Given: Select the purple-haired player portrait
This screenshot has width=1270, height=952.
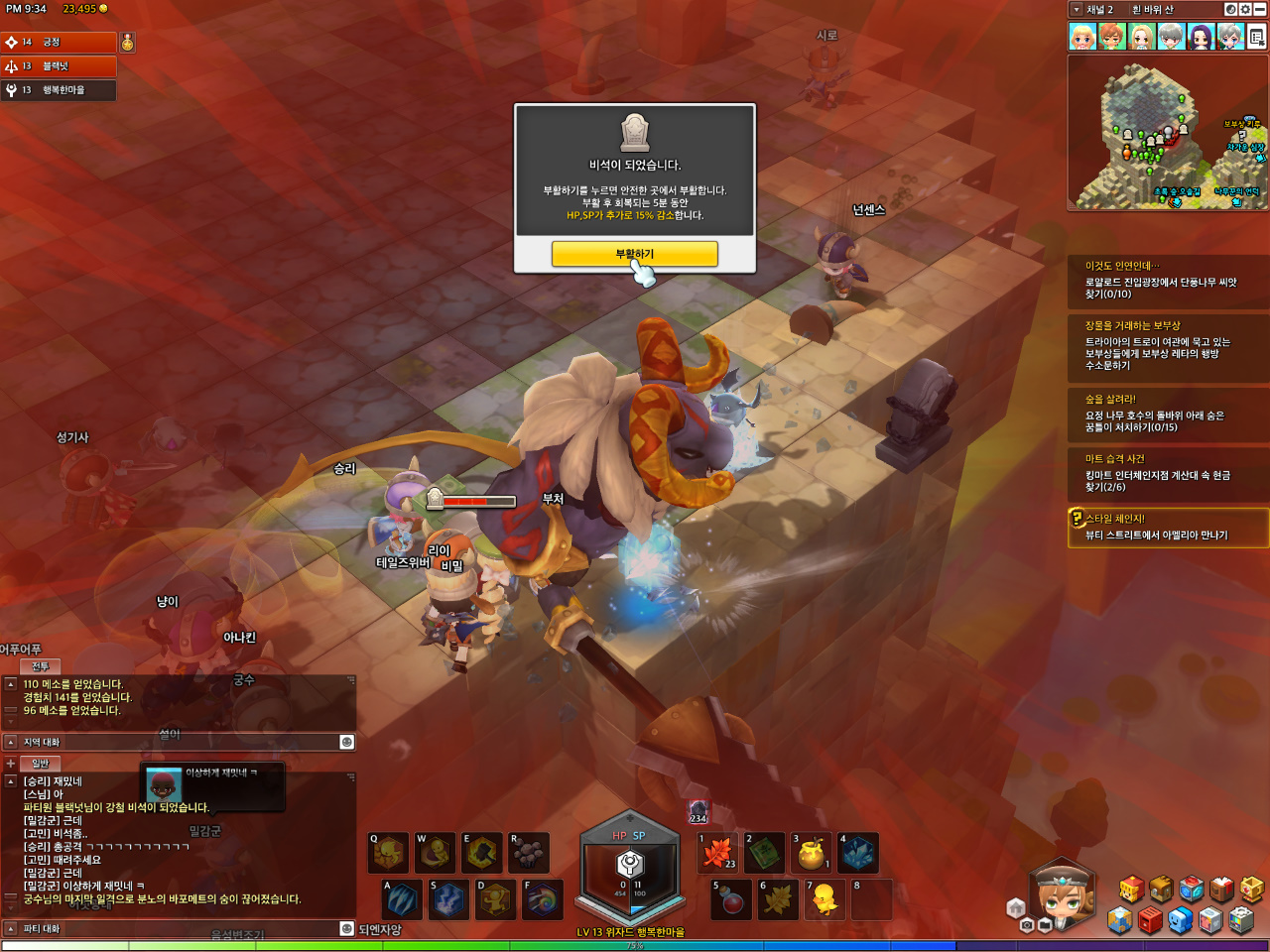Looking at the screenshot, I should (x=1201, y=38).
